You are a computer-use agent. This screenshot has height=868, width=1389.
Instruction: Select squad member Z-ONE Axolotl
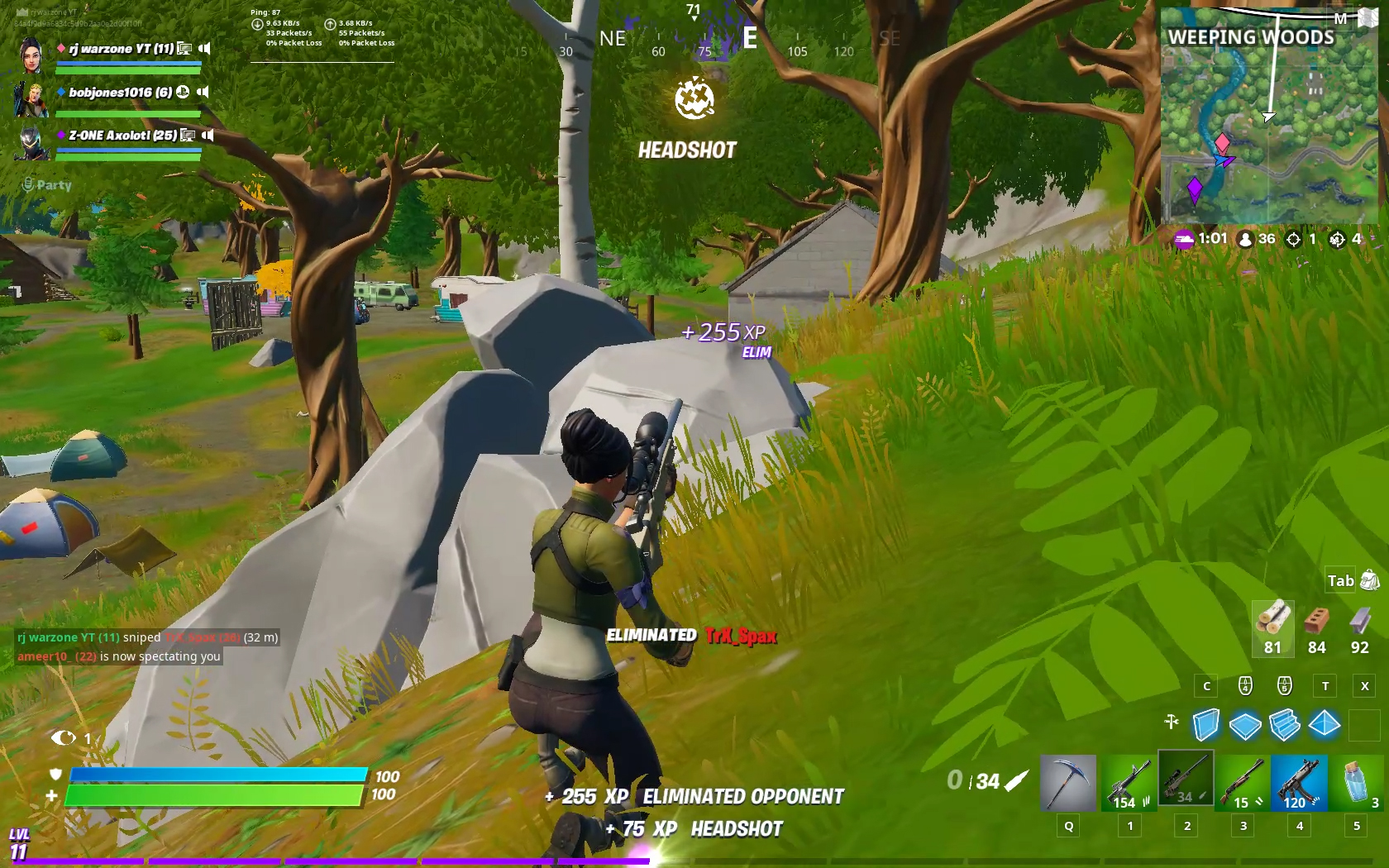pyautogui.click(x=122, y=136)
